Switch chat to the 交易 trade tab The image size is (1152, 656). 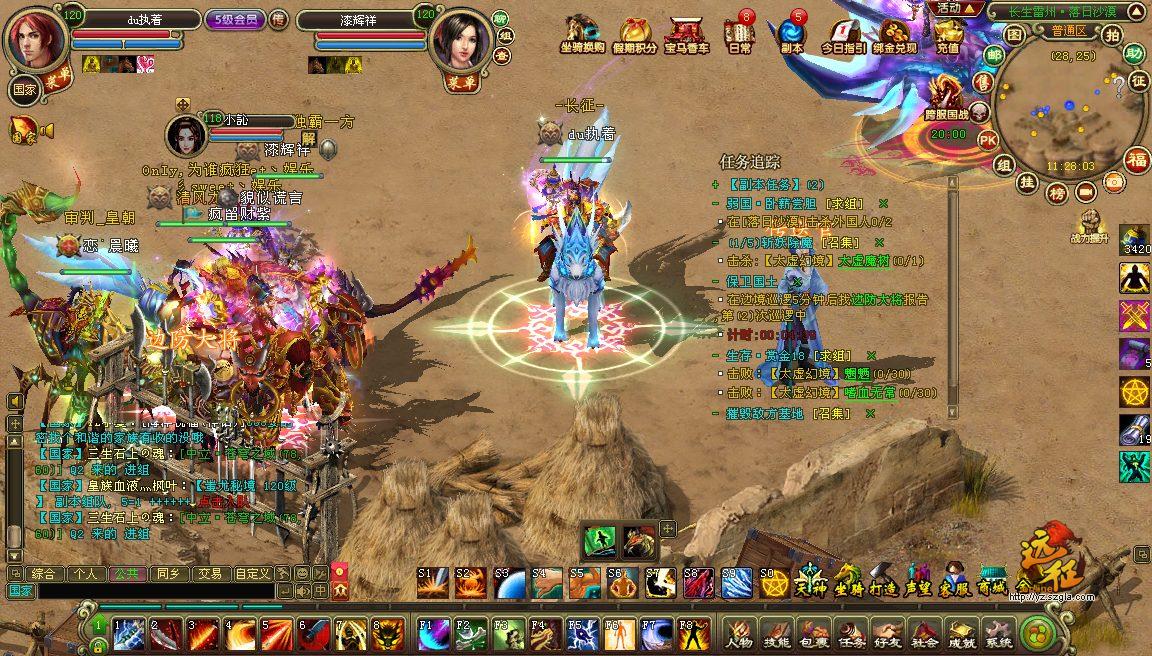(x=209, y=574)
